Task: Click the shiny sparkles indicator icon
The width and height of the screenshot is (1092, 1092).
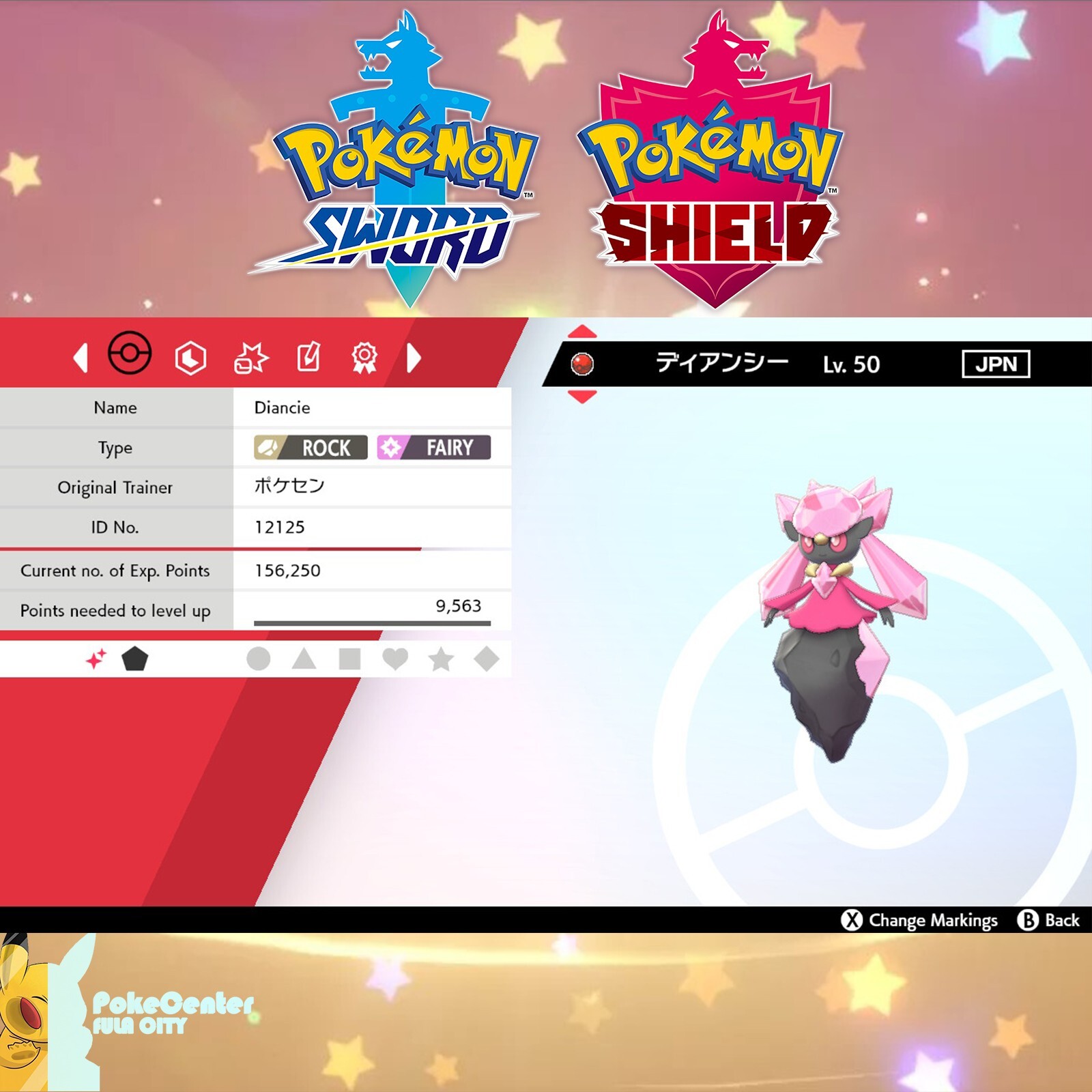Action: [96, 657]
